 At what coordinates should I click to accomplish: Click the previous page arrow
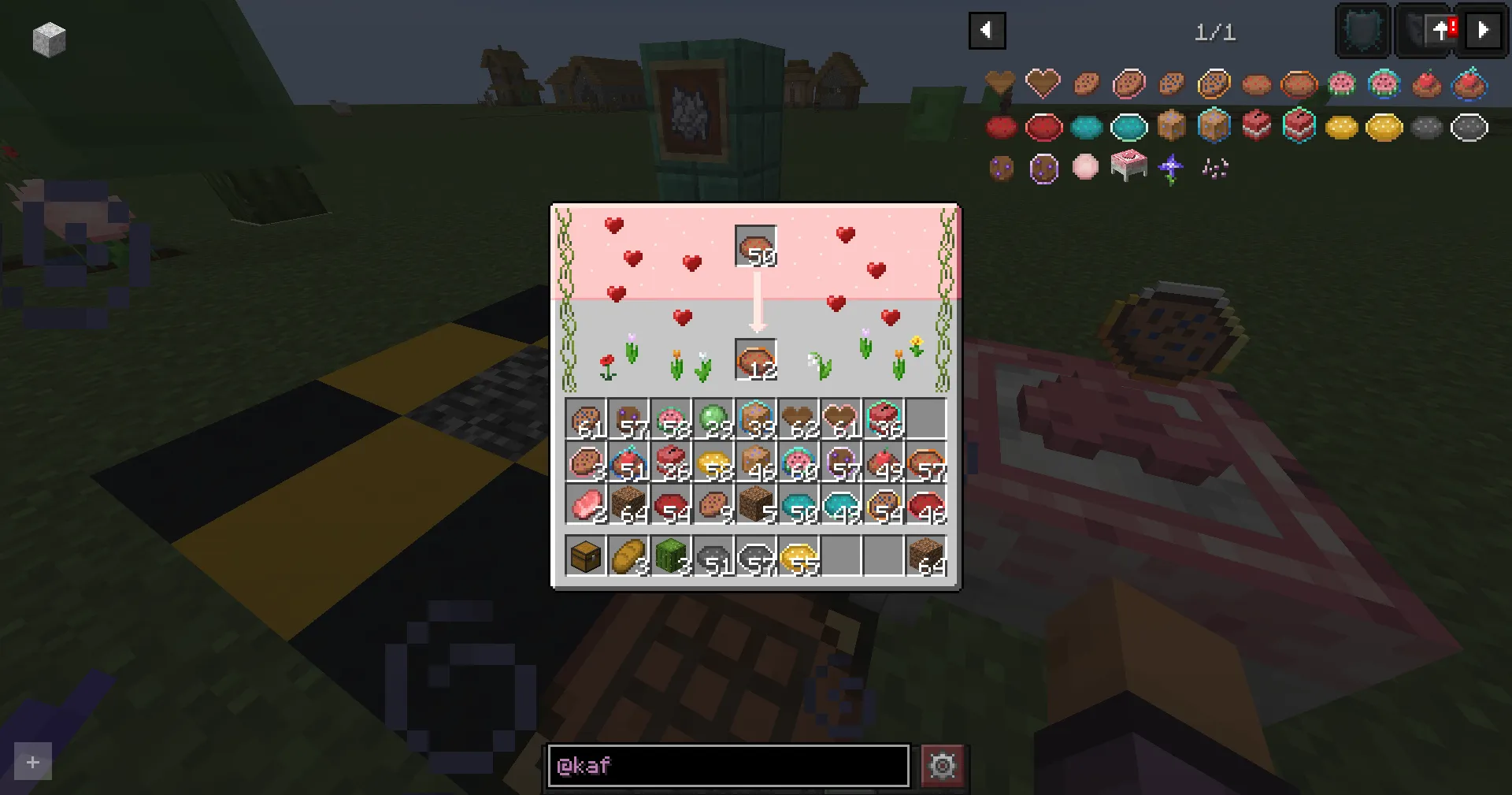[x=987, y=30]
